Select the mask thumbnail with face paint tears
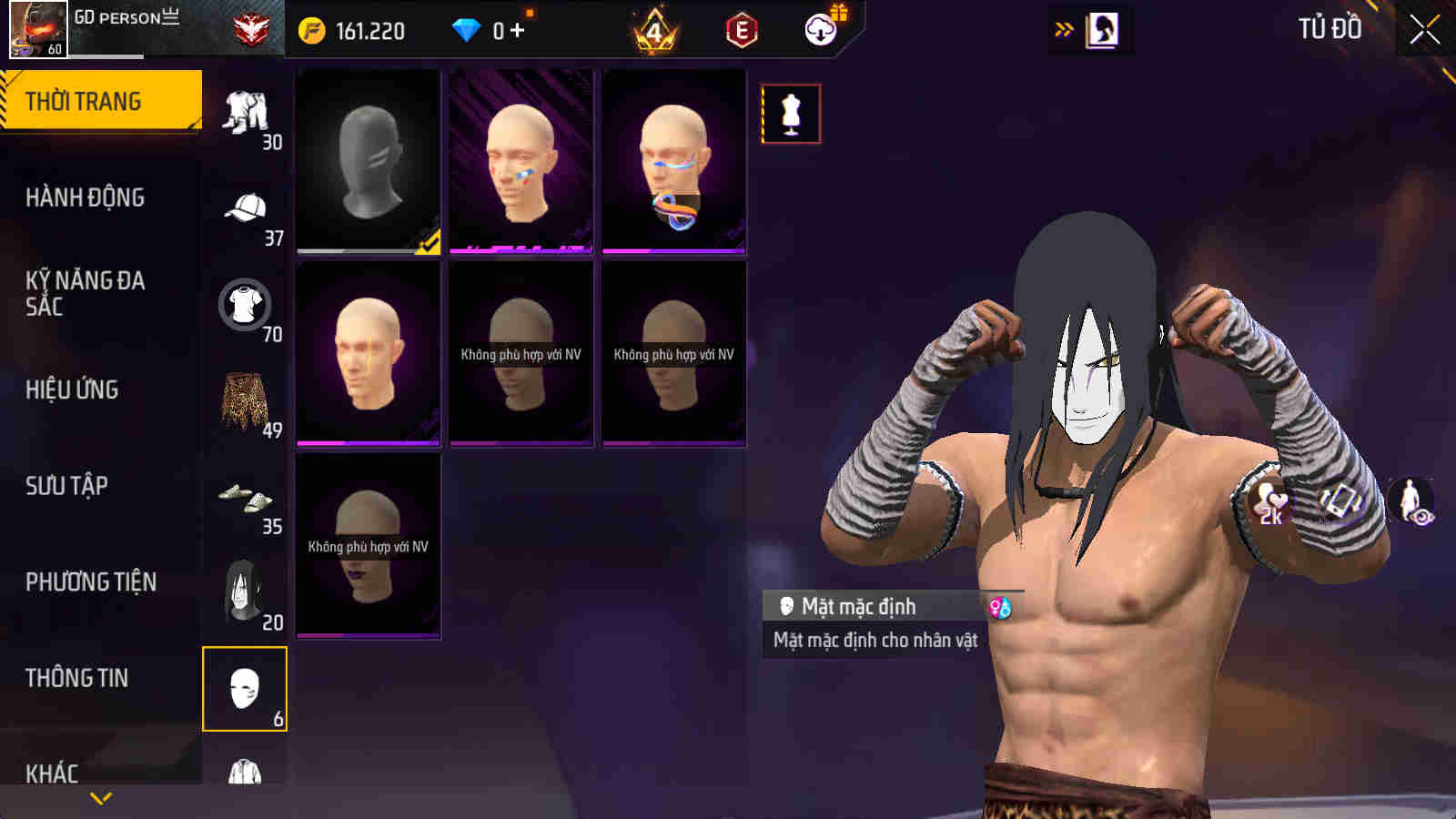The width and height of the screenshot is (1456, 819). (521, 160)
